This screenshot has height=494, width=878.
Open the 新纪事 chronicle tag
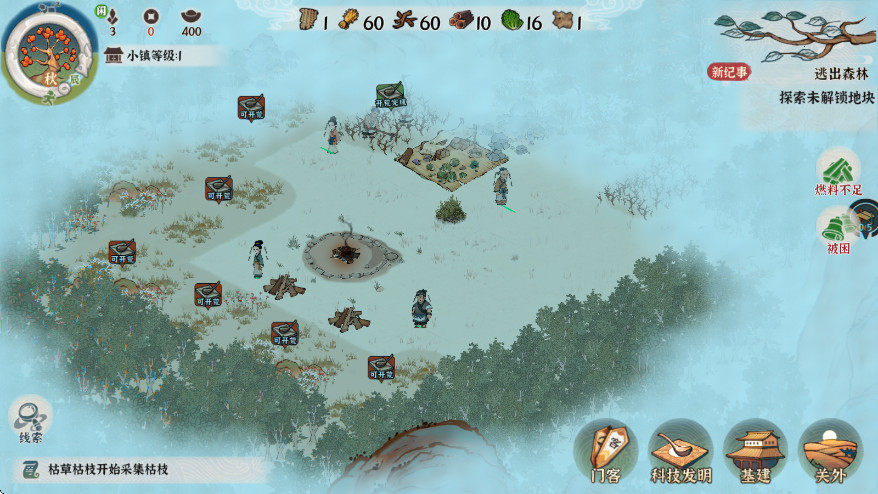pyautogui.click(x=729, y=72)
